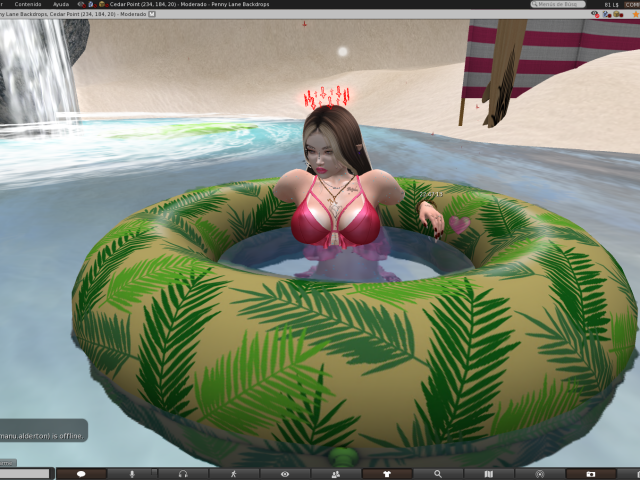Open the eye camera view controls
Screen dimensions: 640x480
coord(285,474)
